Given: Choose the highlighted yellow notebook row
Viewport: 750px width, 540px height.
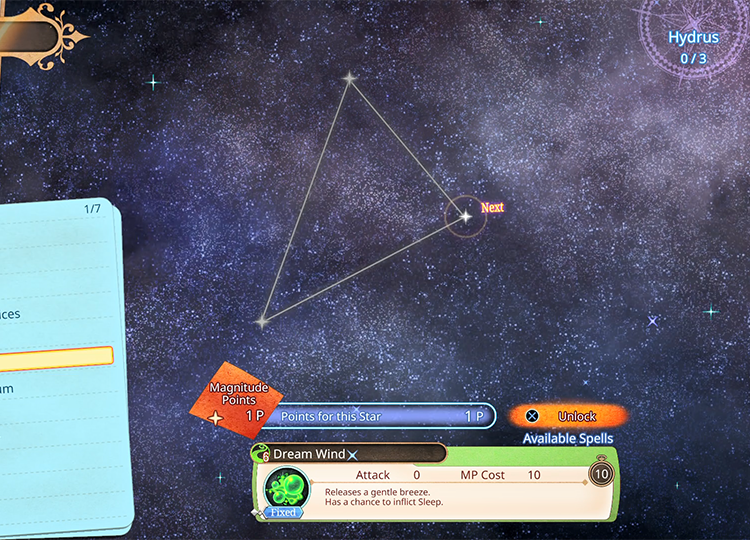Looking at the screenshot, I should tap(55, 356).
